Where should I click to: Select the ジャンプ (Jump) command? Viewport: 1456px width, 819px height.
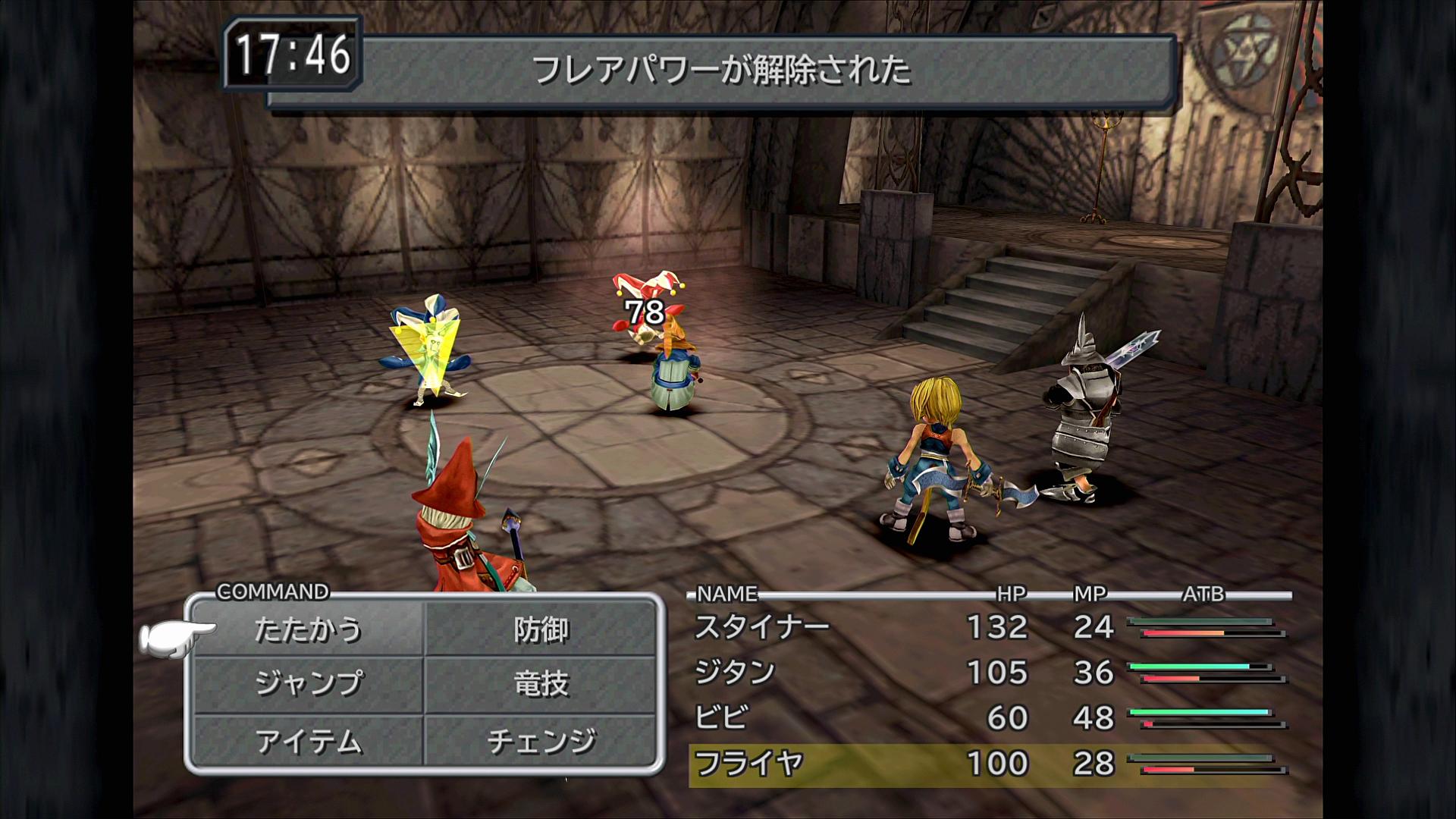[308, 684]
